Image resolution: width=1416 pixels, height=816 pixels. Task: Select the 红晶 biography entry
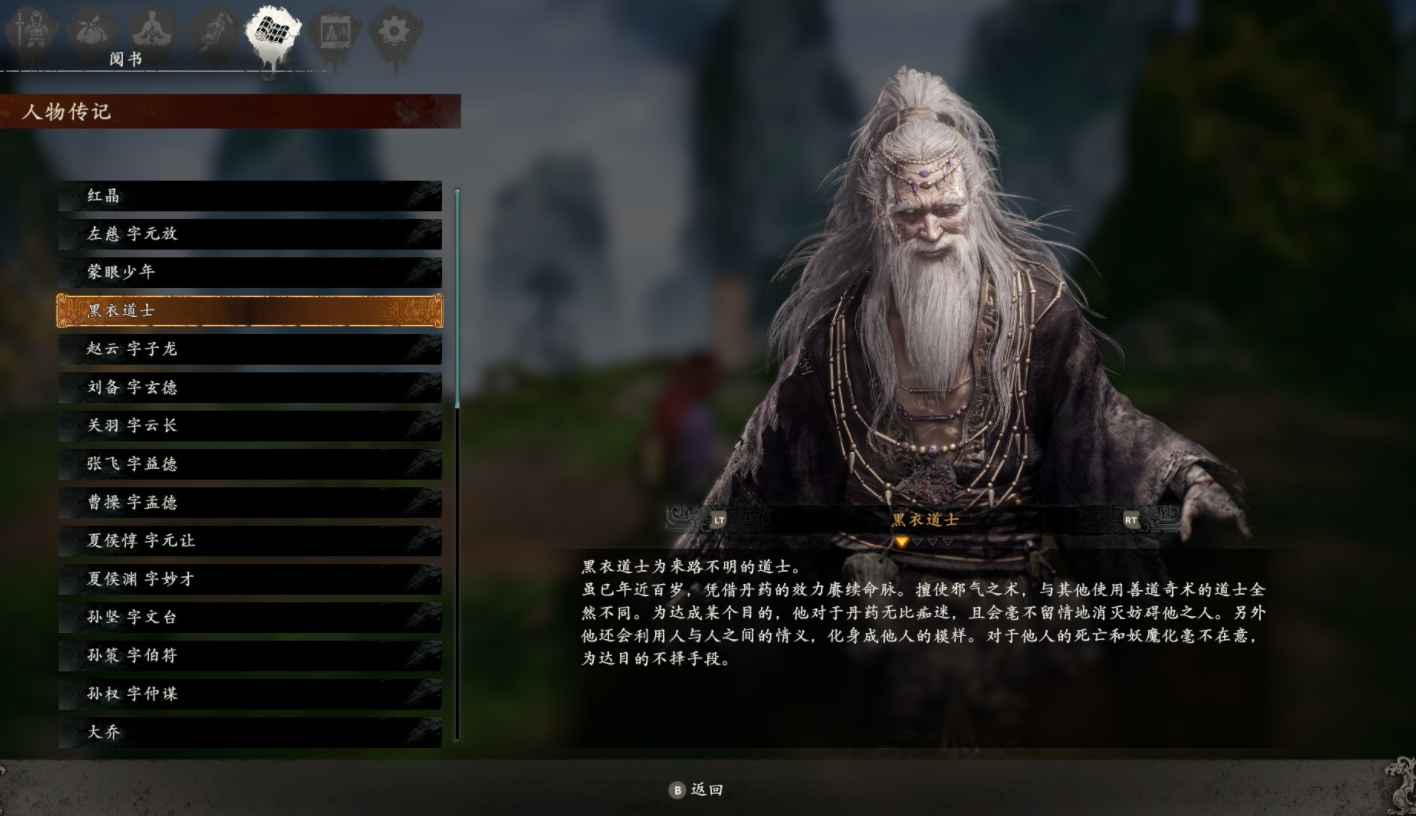[x=250, y=196]
